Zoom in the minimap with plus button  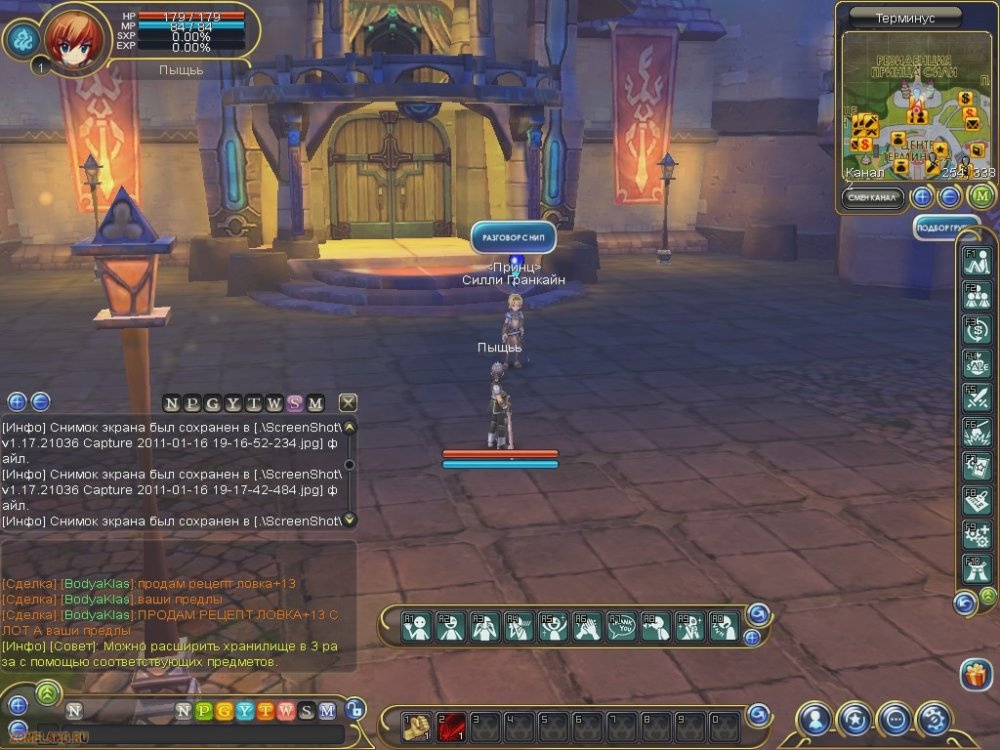(922, 197)
